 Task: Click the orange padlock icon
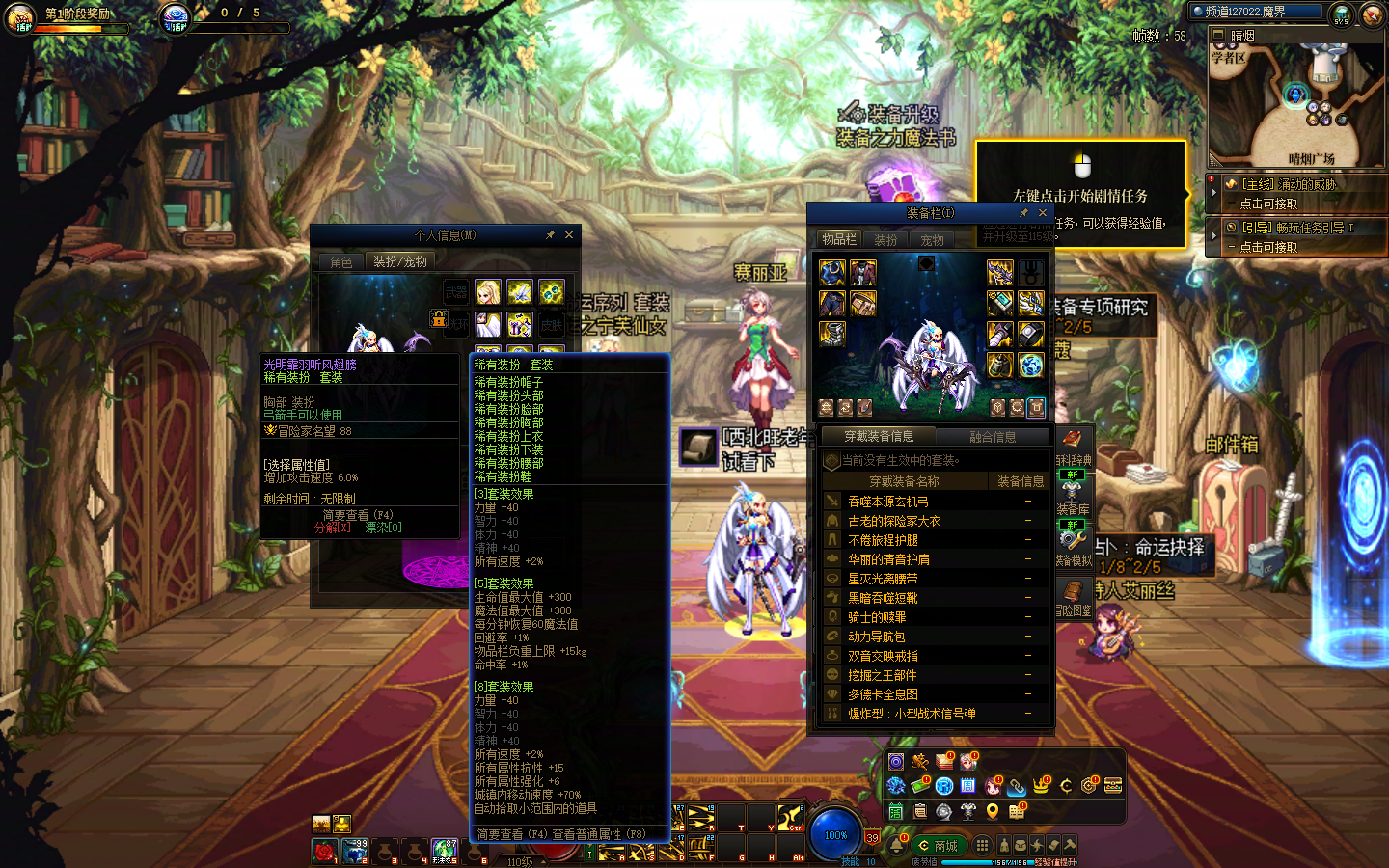click(x=439, y=318)
